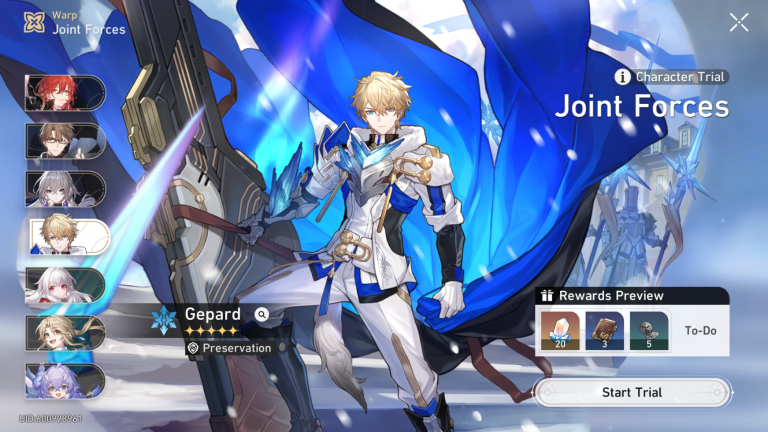View Gepard's details with the magnifier icon
Image resolution: width=768 pixels, height=432 pixels.
(262, 314)
